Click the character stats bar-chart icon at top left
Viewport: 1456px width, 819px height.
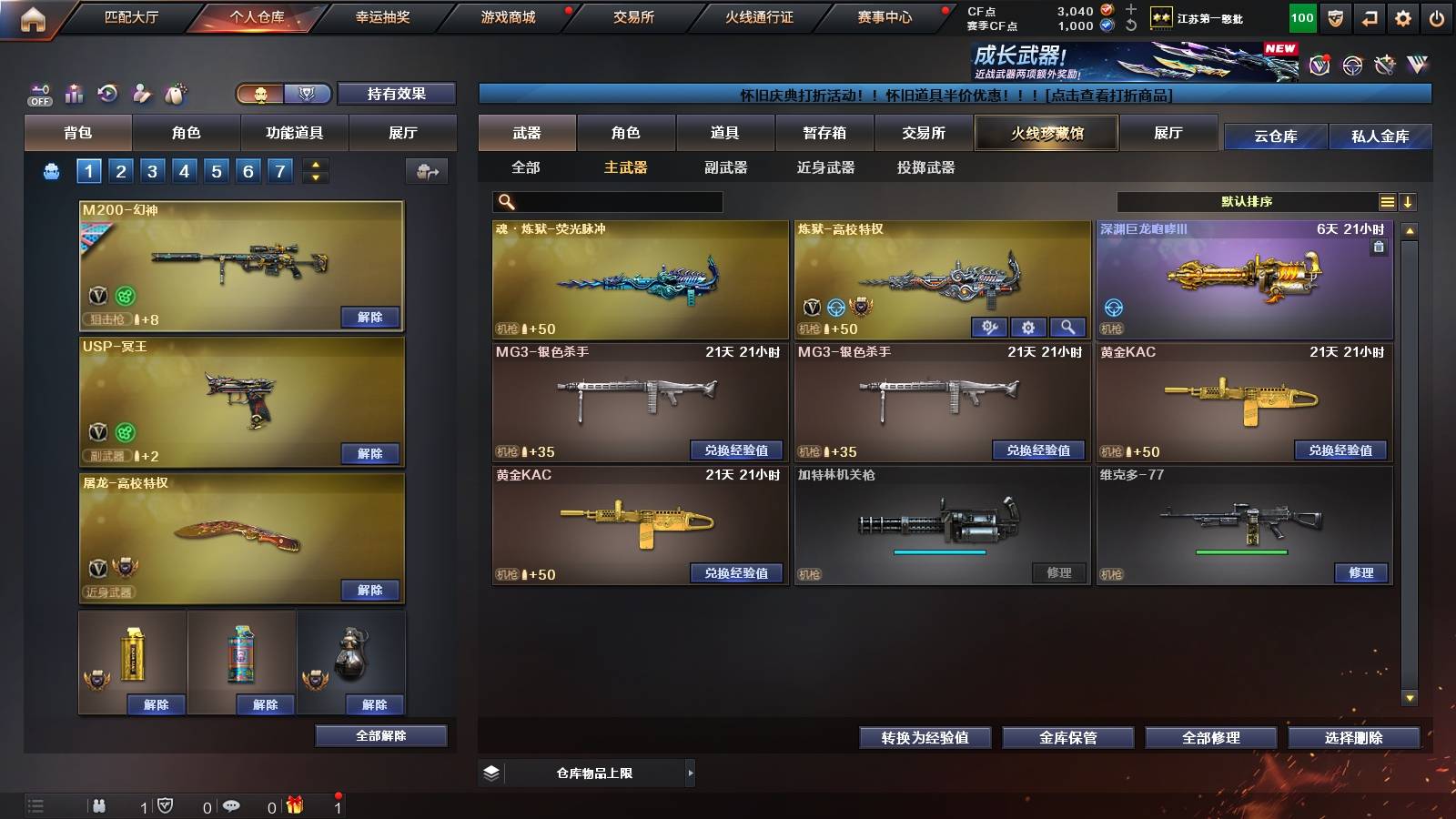click(x=74, y=93)
